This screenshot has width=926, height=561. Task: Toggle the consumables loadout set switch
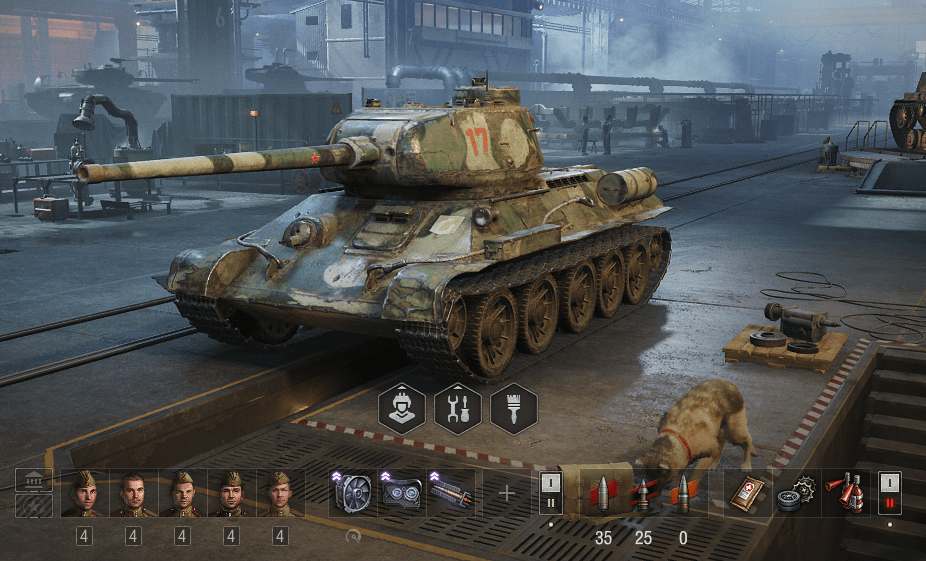point(889,493)
